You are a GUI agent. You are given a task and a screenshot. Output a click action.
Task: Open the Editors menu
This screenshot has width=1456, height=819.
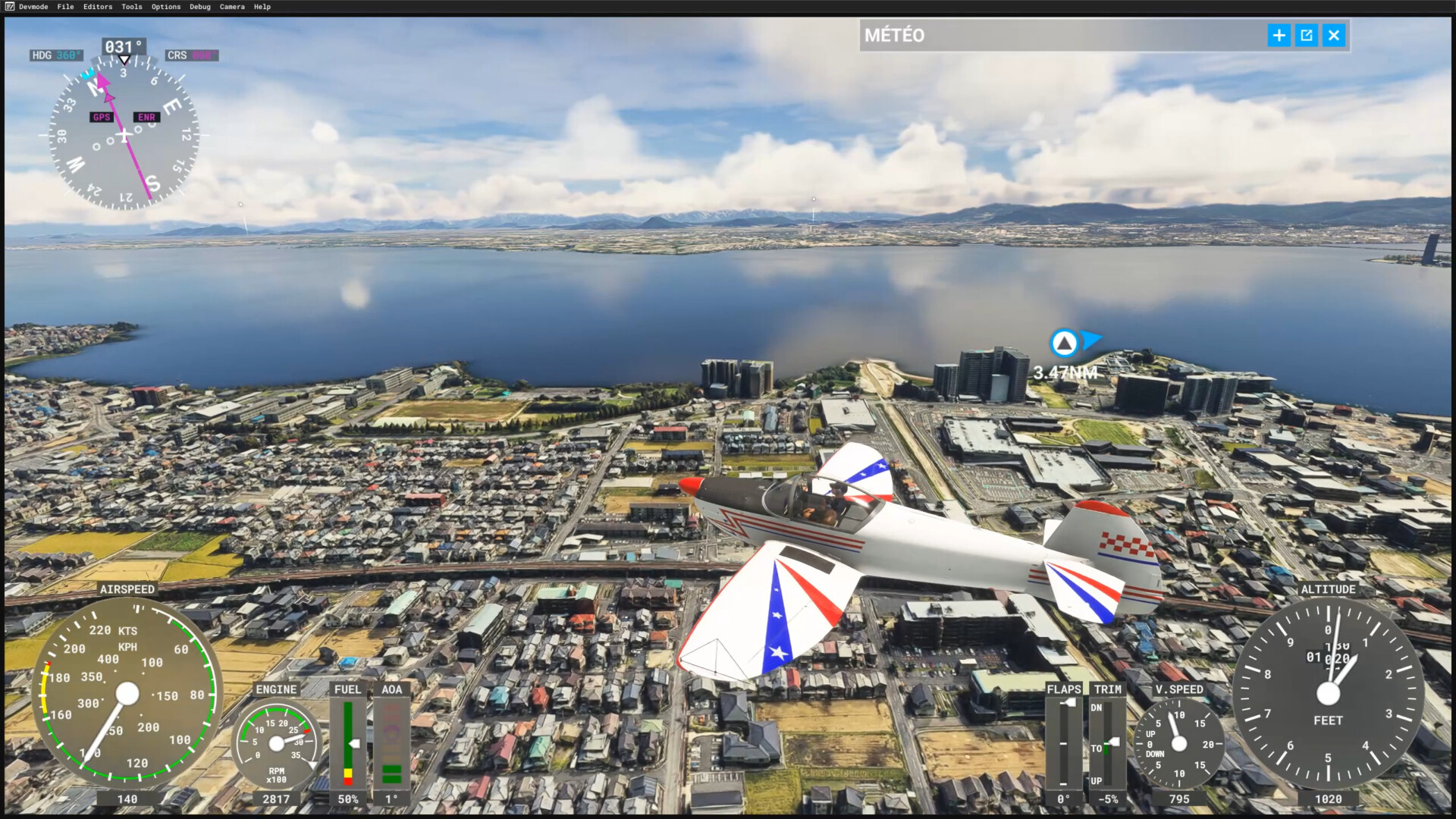click(x=98, y=7)
